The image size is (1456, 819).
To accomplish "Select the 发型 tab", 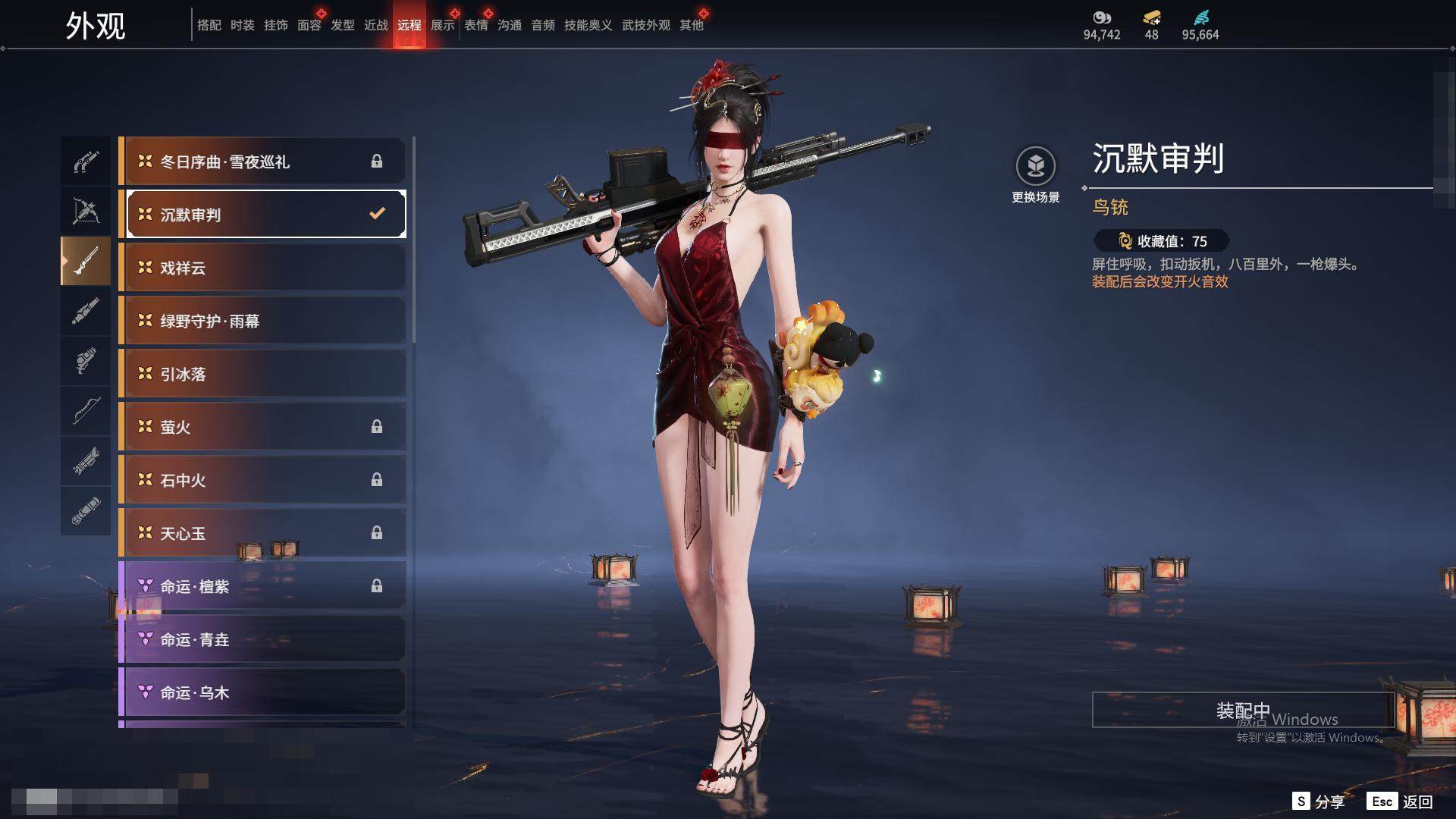I will pyautogui.click(x=343, y=25).
